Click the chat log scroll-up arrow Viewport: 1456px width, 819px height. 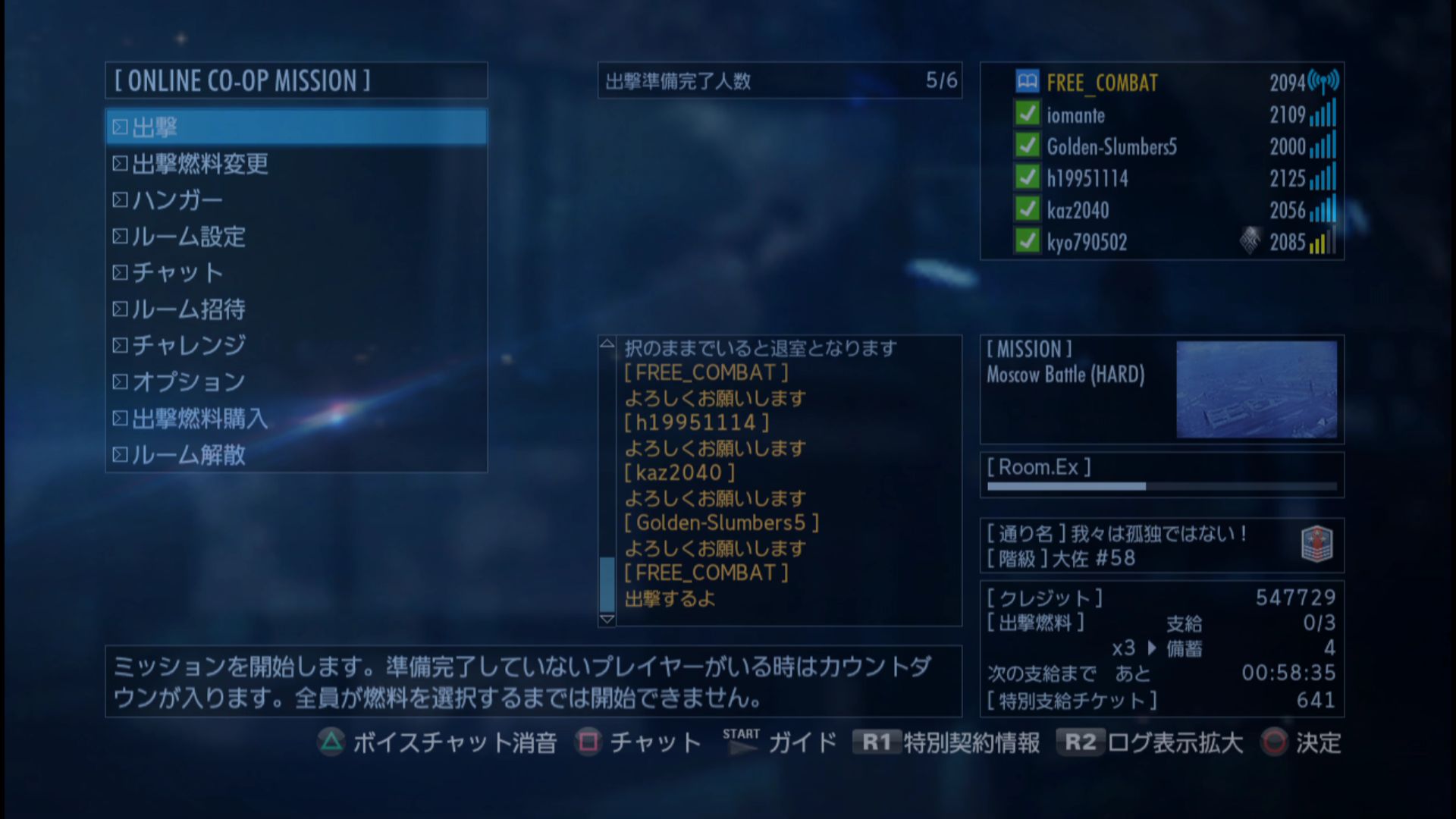607,344
